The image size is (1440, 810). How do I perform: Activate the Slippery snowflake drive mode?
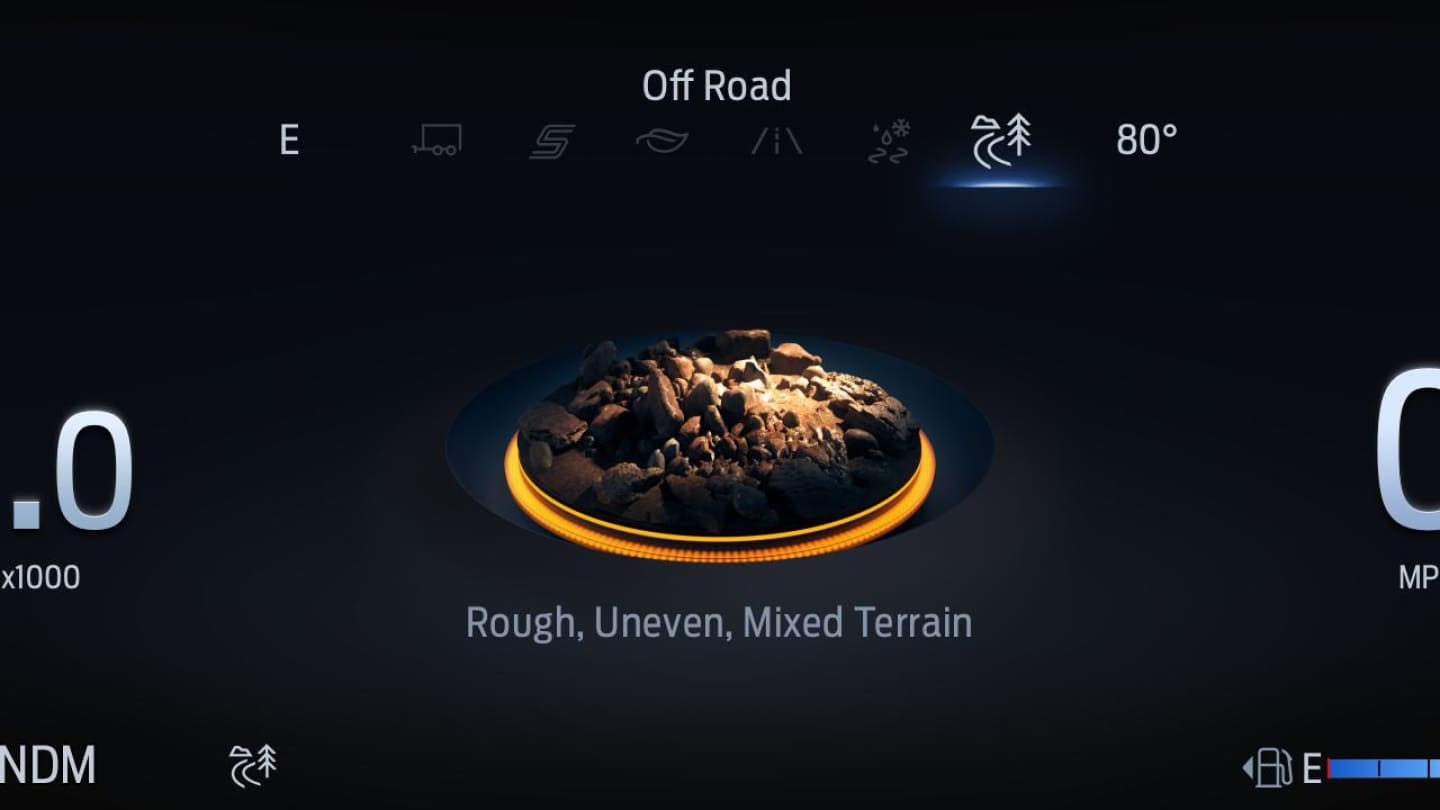[888, 141]
